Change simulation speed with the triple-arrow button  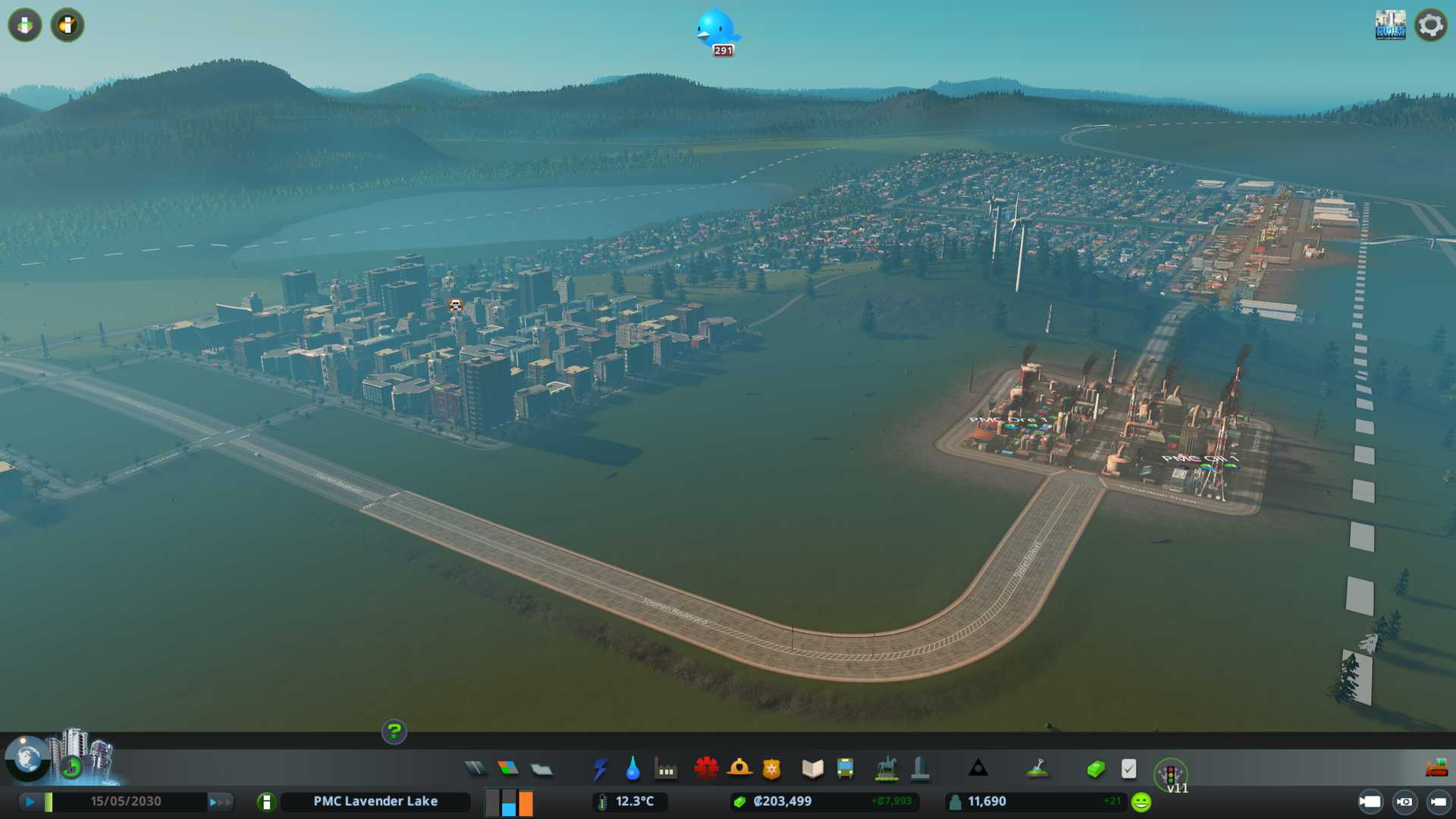220,802
